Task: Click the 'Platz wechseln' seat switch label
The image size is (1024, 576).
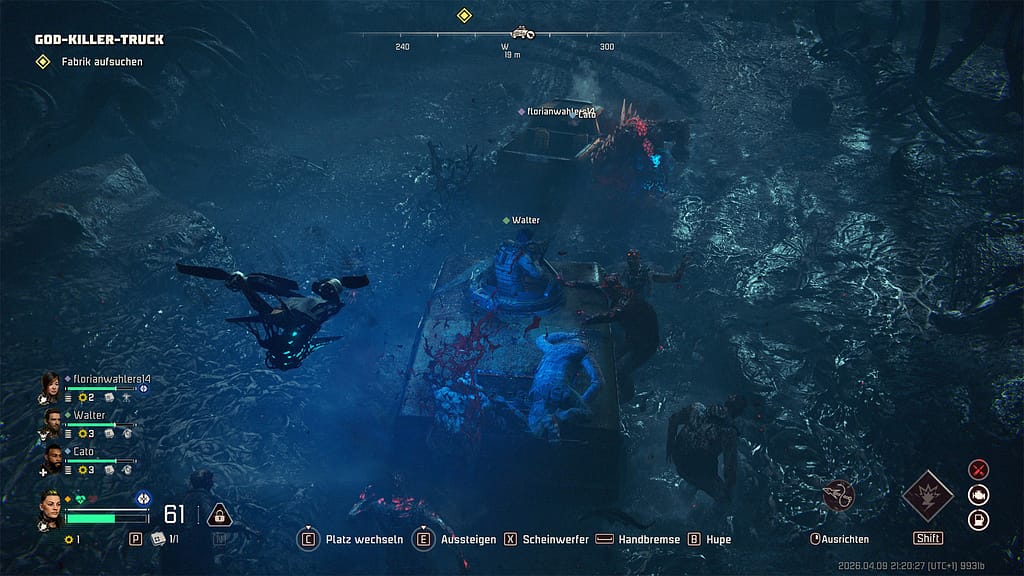Action: pyautogui.click(x=364, y=539)
